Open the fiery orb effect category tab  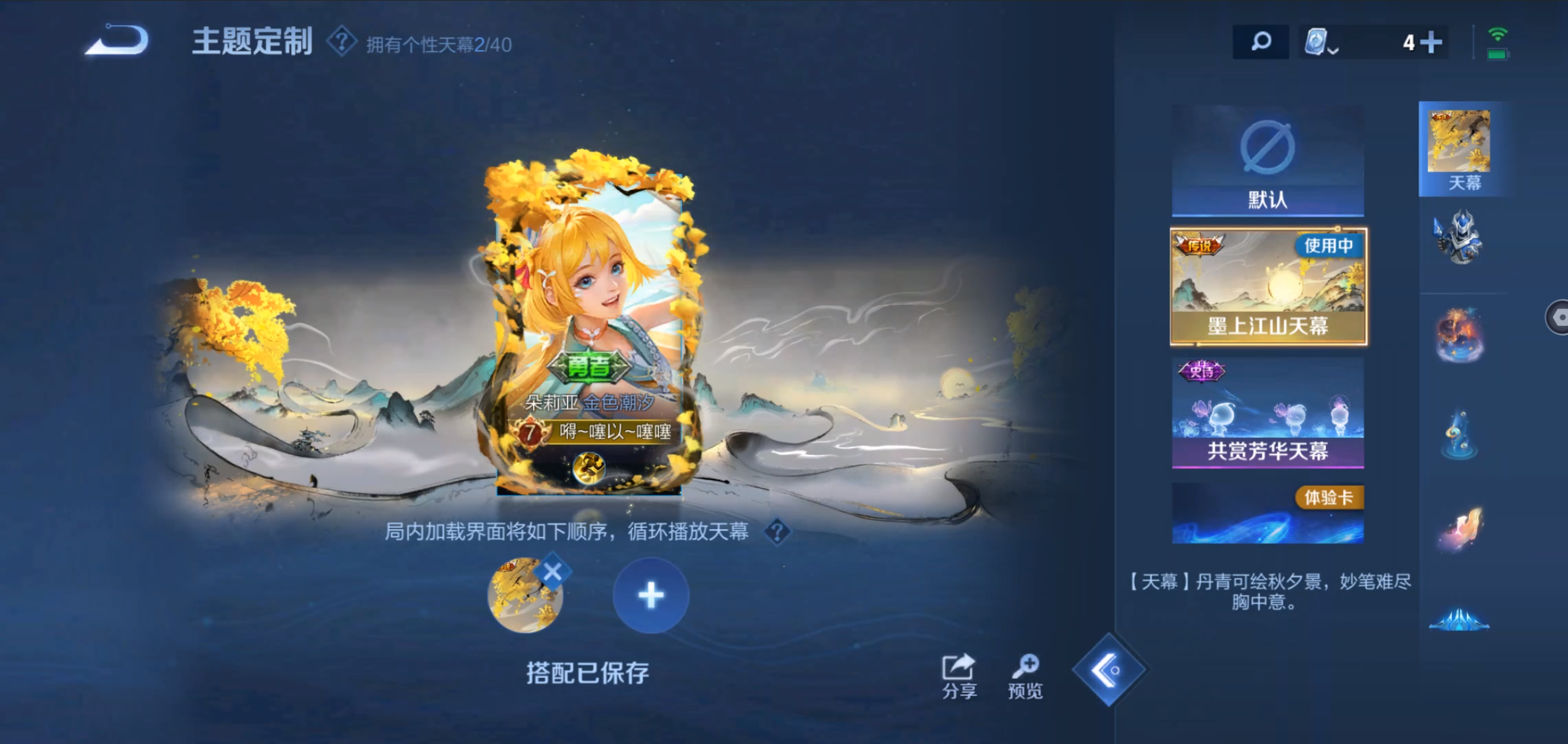[x=1460, y=334]
